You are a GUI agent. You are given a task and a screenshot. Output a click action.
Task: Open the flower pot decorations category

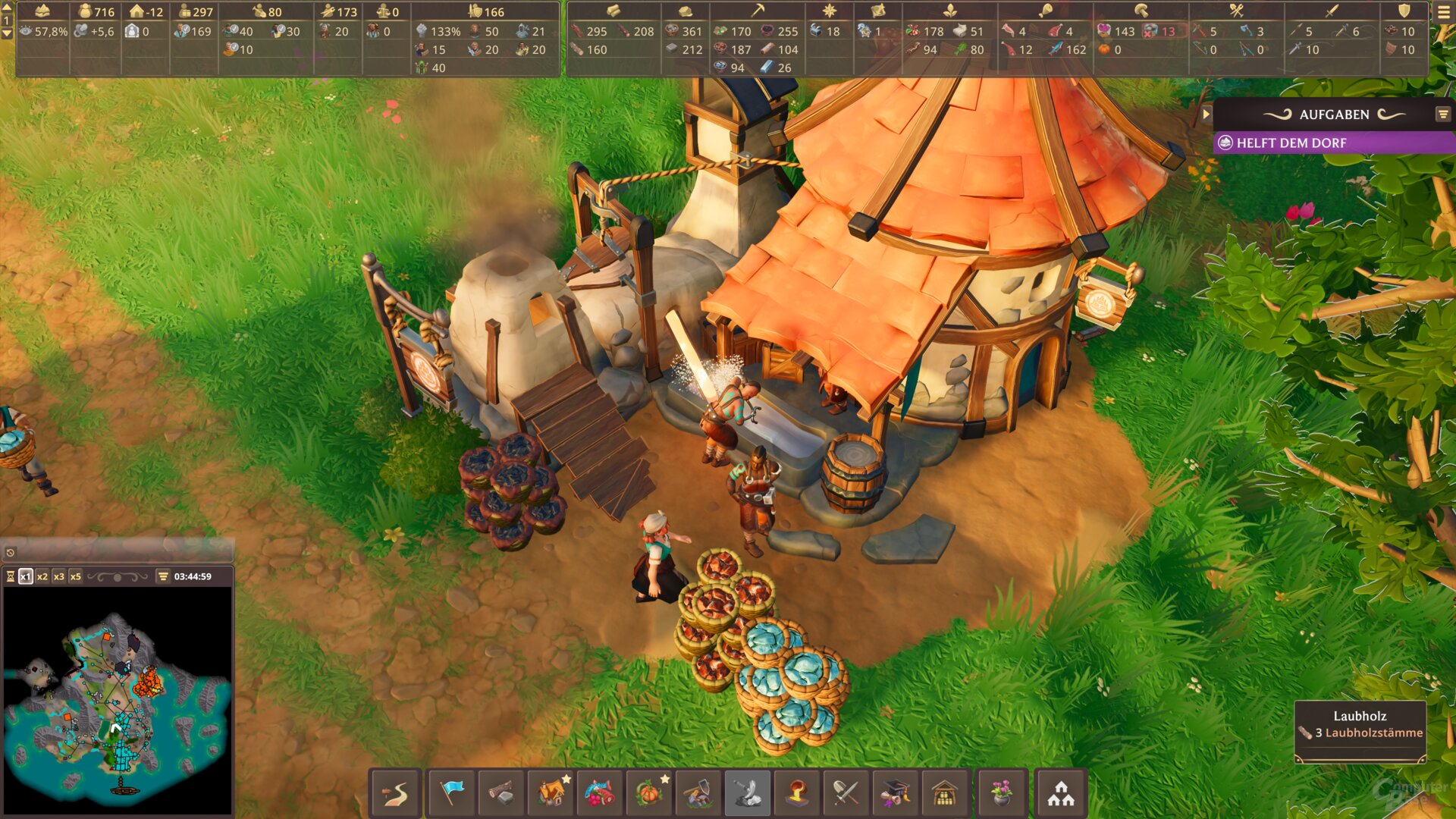(1001, 793)
